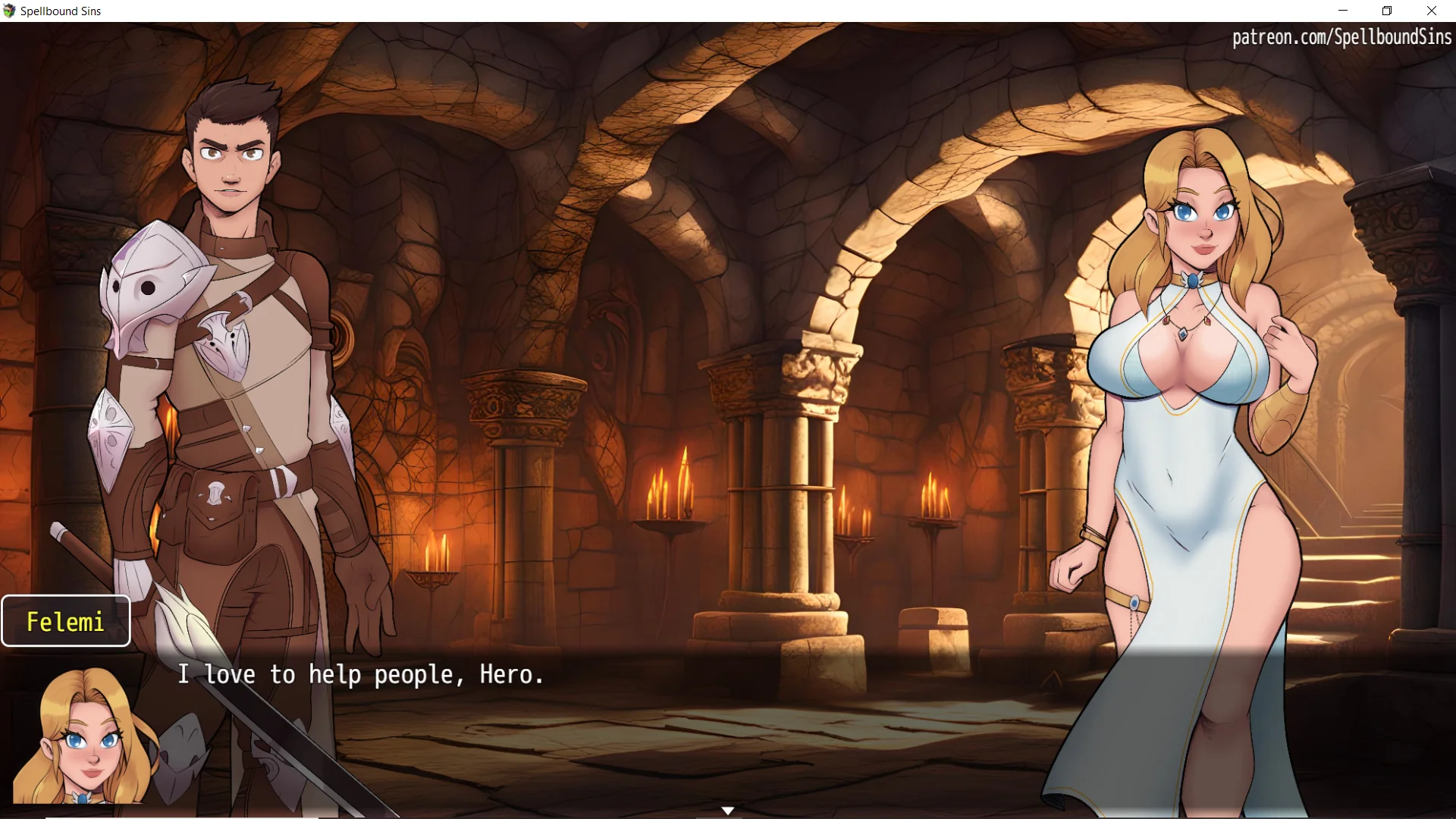Advance dialogue with the white continue arrow
The height and width of the screenshot is (819, 1456).
coord(727,811)
